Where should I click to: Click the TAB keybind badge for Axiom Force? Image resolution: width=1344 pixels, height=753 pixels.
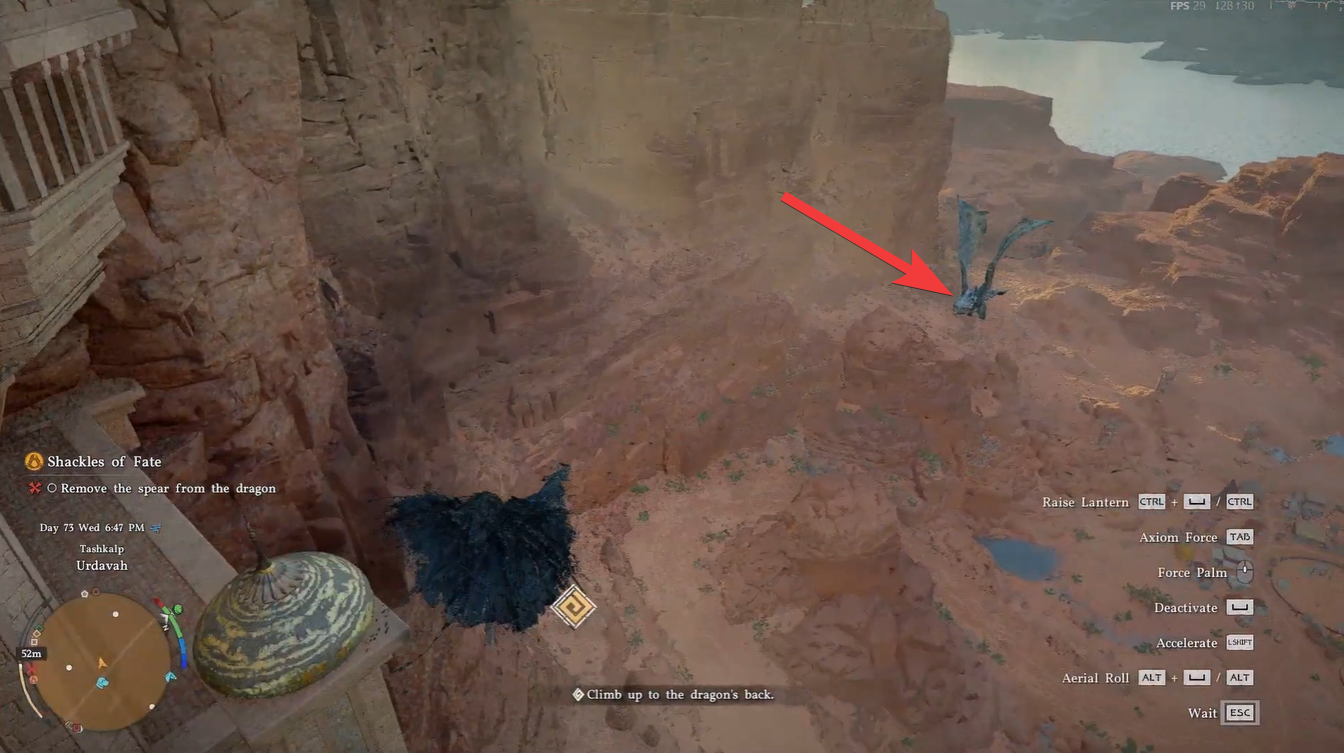tap(1240, 537)
